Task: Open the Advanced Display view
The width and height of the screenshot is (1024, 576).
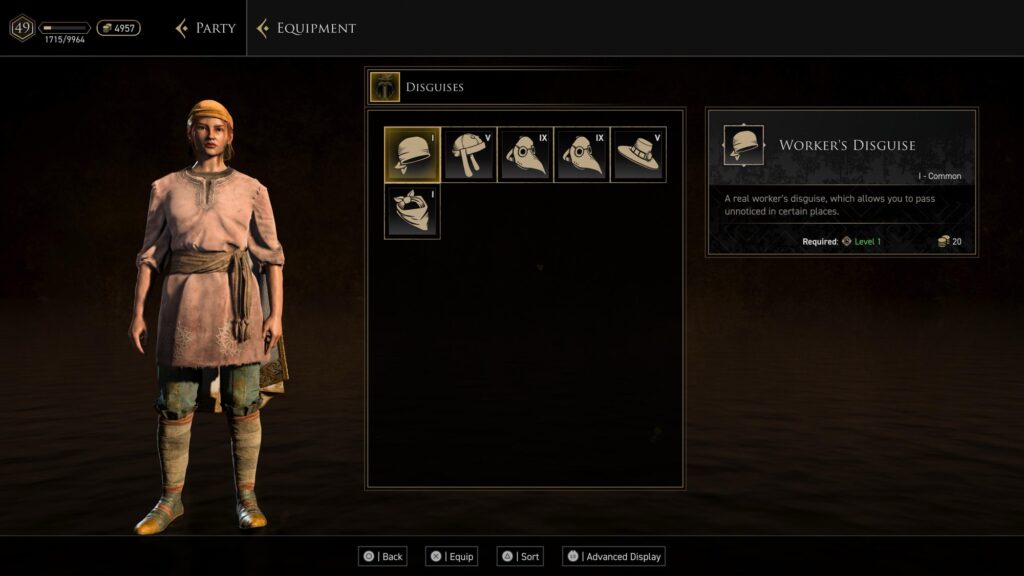Action: (614, 556)
